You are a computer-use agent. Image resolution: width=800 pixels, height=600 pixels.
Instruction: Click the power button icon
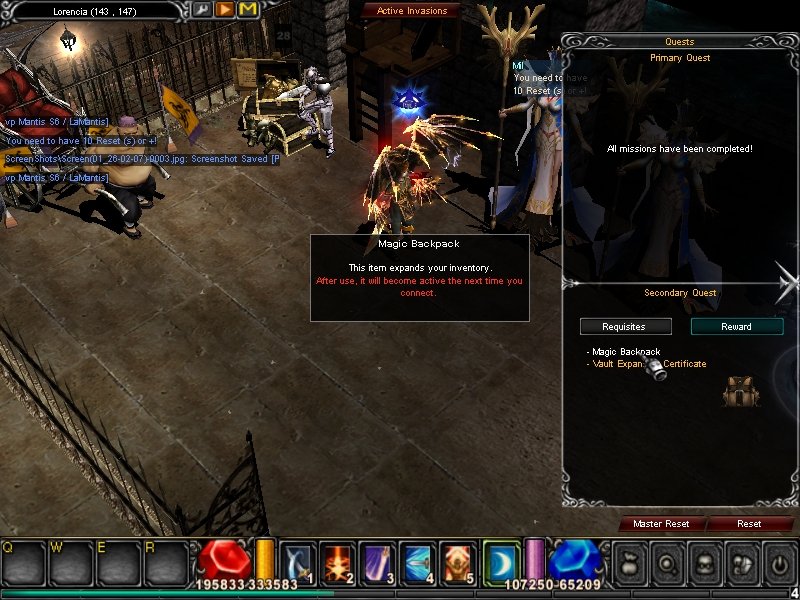coord(777,563)
